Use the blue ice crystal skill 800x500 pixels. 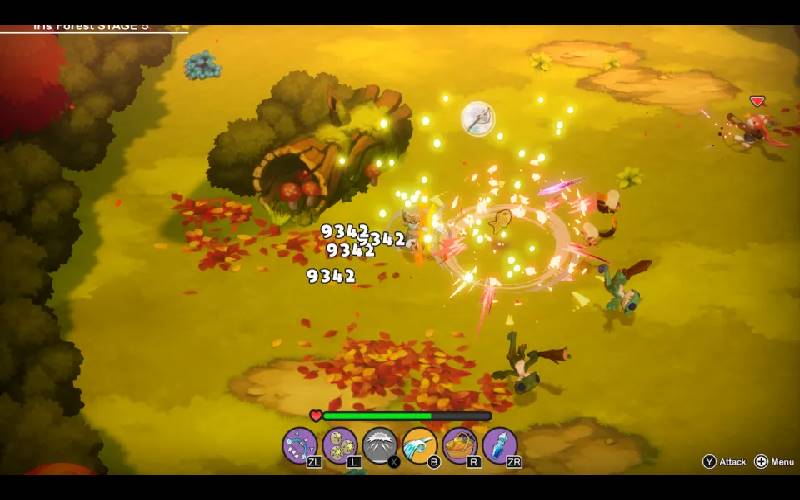(x=500, y=444)
